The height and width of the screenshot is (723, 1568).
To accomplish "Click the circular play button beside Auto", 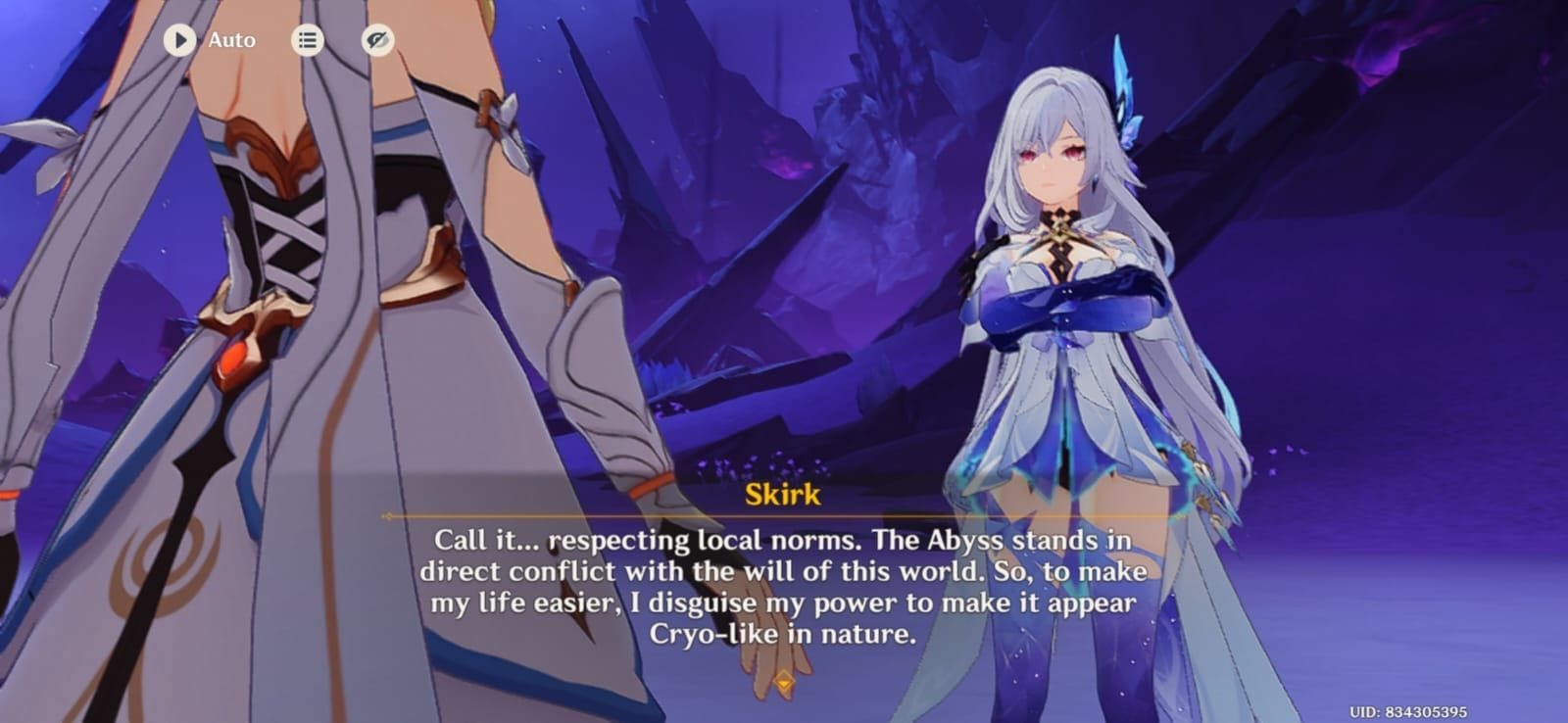I will coord(179,40).
